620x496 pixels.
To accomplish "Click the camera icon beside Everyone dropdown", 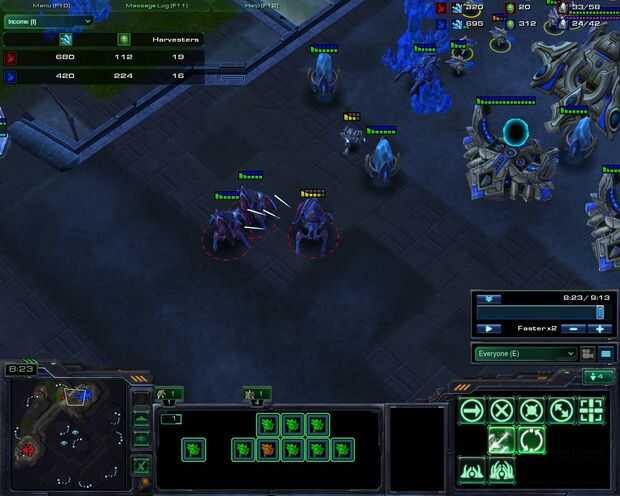I will tap(588, 353).
